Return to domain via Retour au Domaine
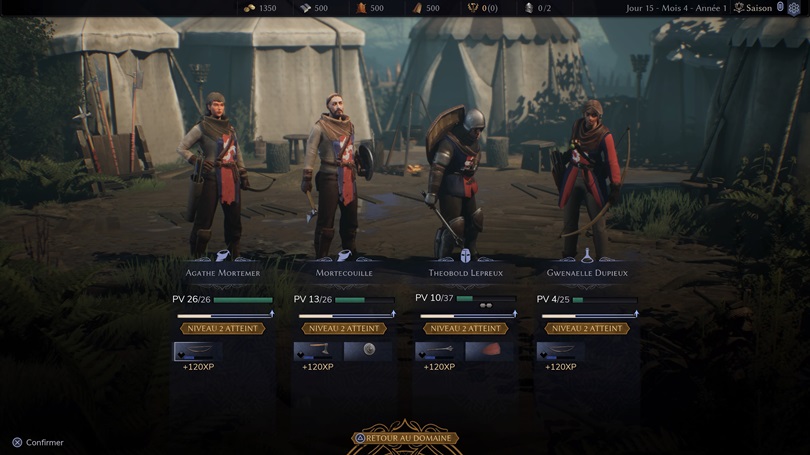810x455 pixels. [406, 438]
